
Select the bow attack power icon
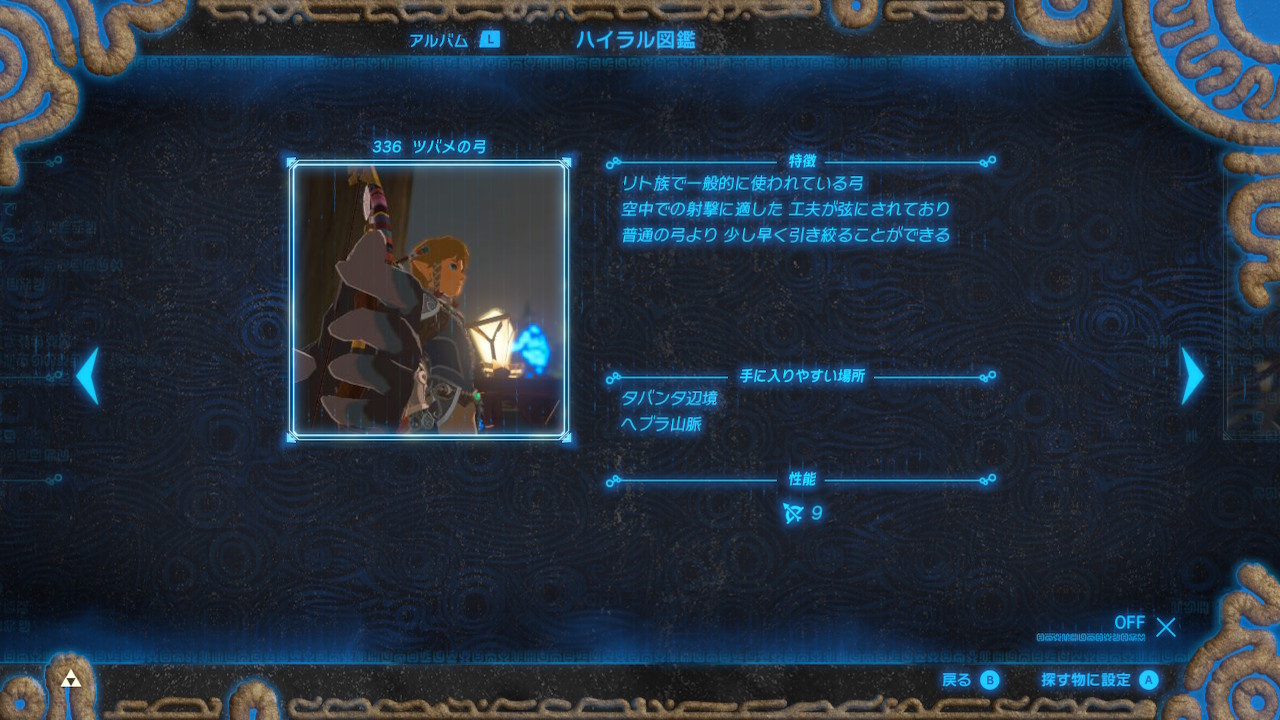791,511
